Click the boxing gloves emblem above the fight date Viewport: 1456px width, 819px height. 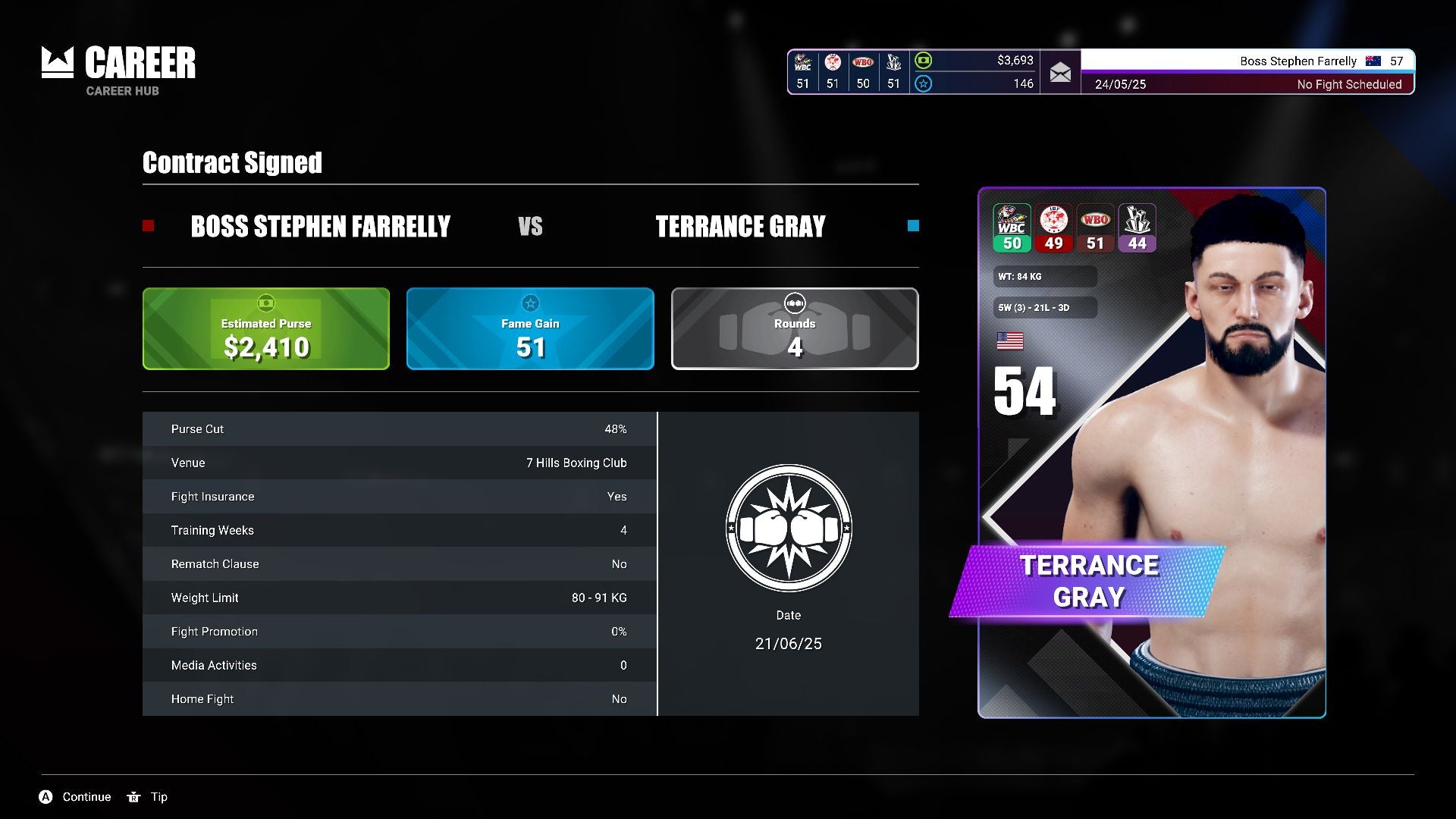tap(789, 529)
